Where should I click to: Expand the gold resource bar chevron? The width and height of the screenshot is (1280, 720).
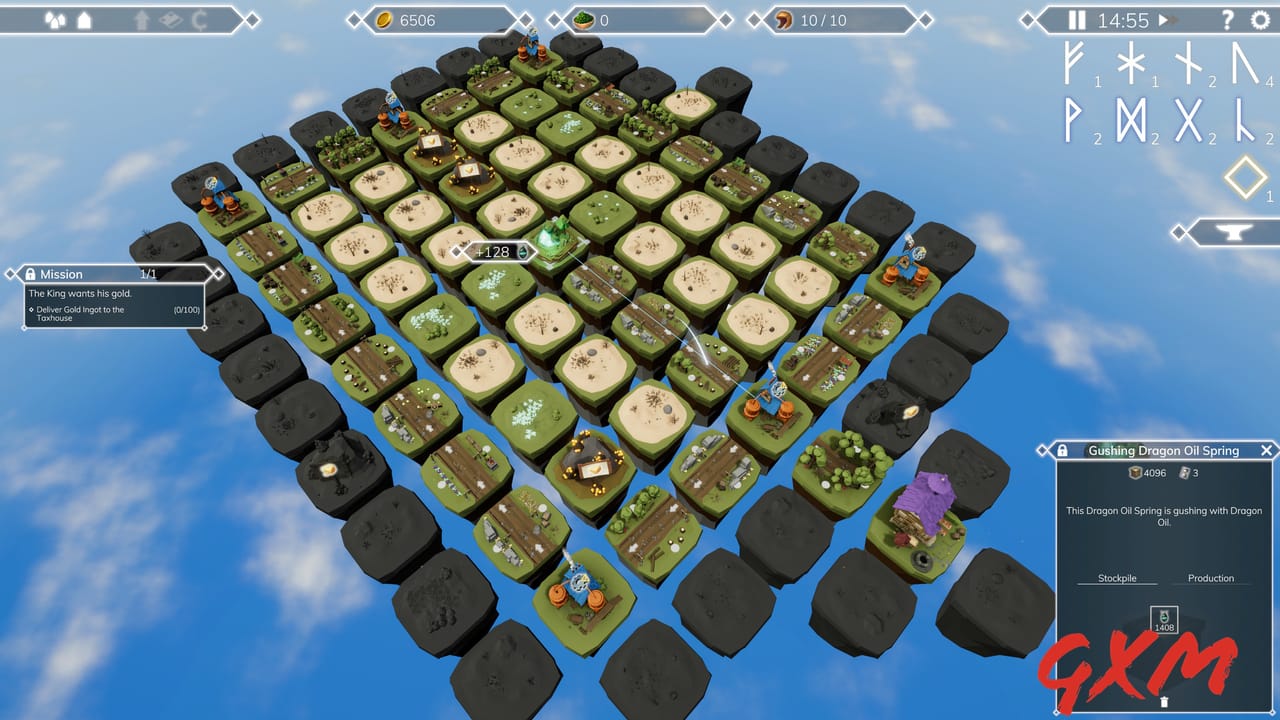pos(525,18)
